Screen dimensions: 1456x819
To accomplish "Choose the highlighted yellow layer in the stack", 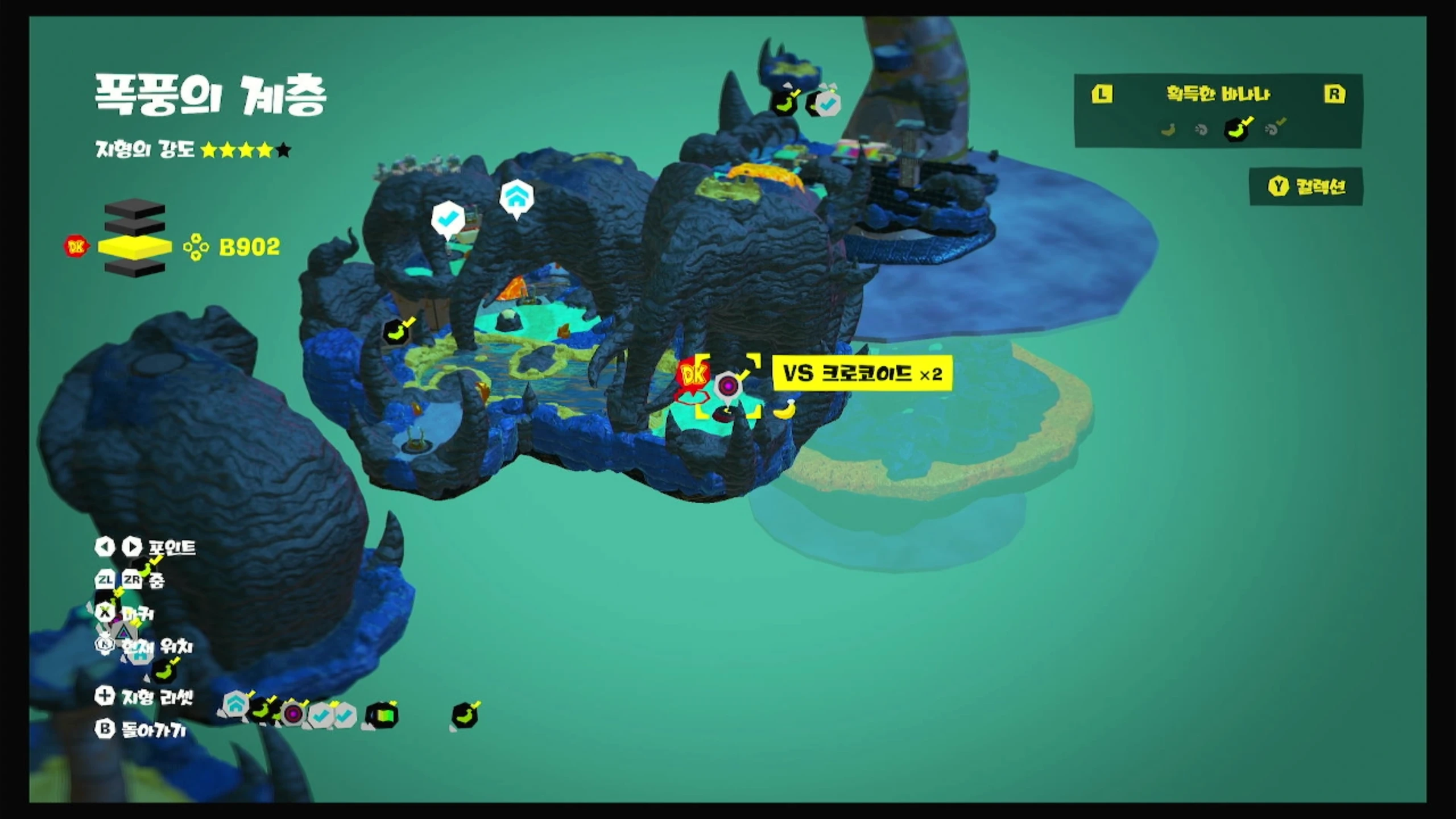I will [x=135, y=247].
